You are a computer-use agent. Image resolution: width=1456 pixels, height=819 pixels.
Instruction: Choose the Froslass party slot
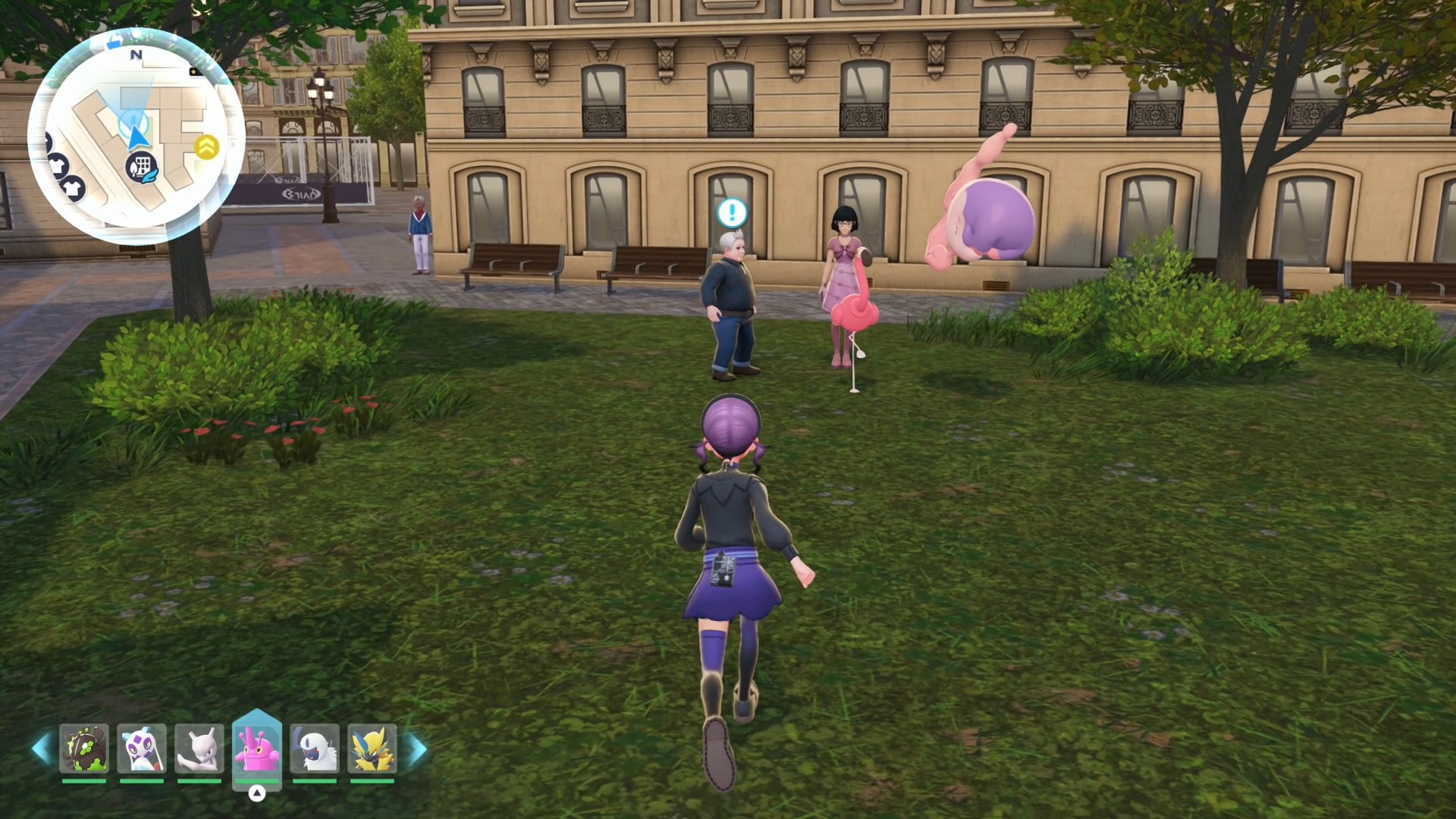click(142, 748)
